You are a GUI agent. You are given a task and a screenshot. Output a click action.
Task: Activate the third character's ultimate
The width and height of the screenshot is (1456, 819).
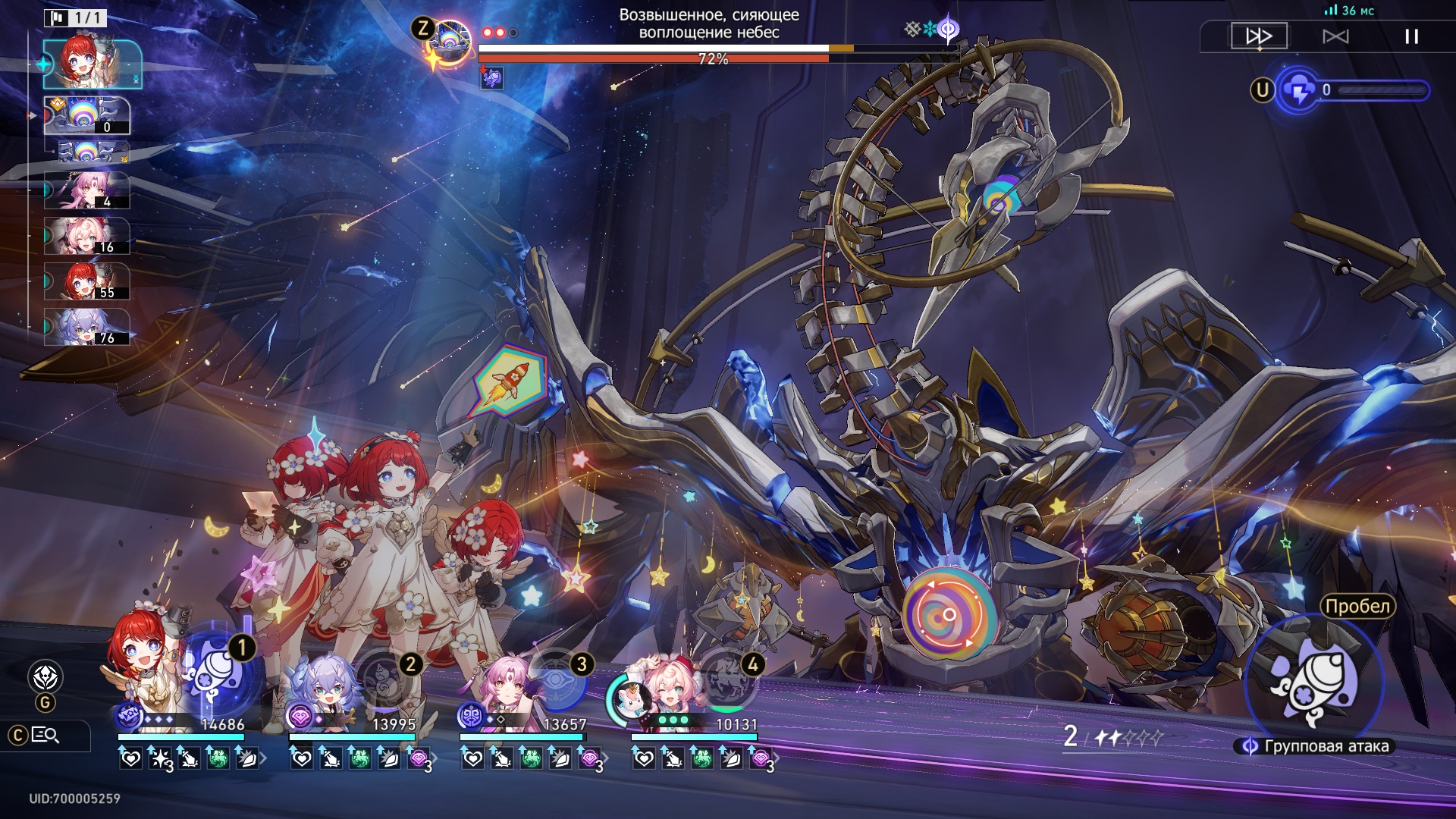point(559,679)
